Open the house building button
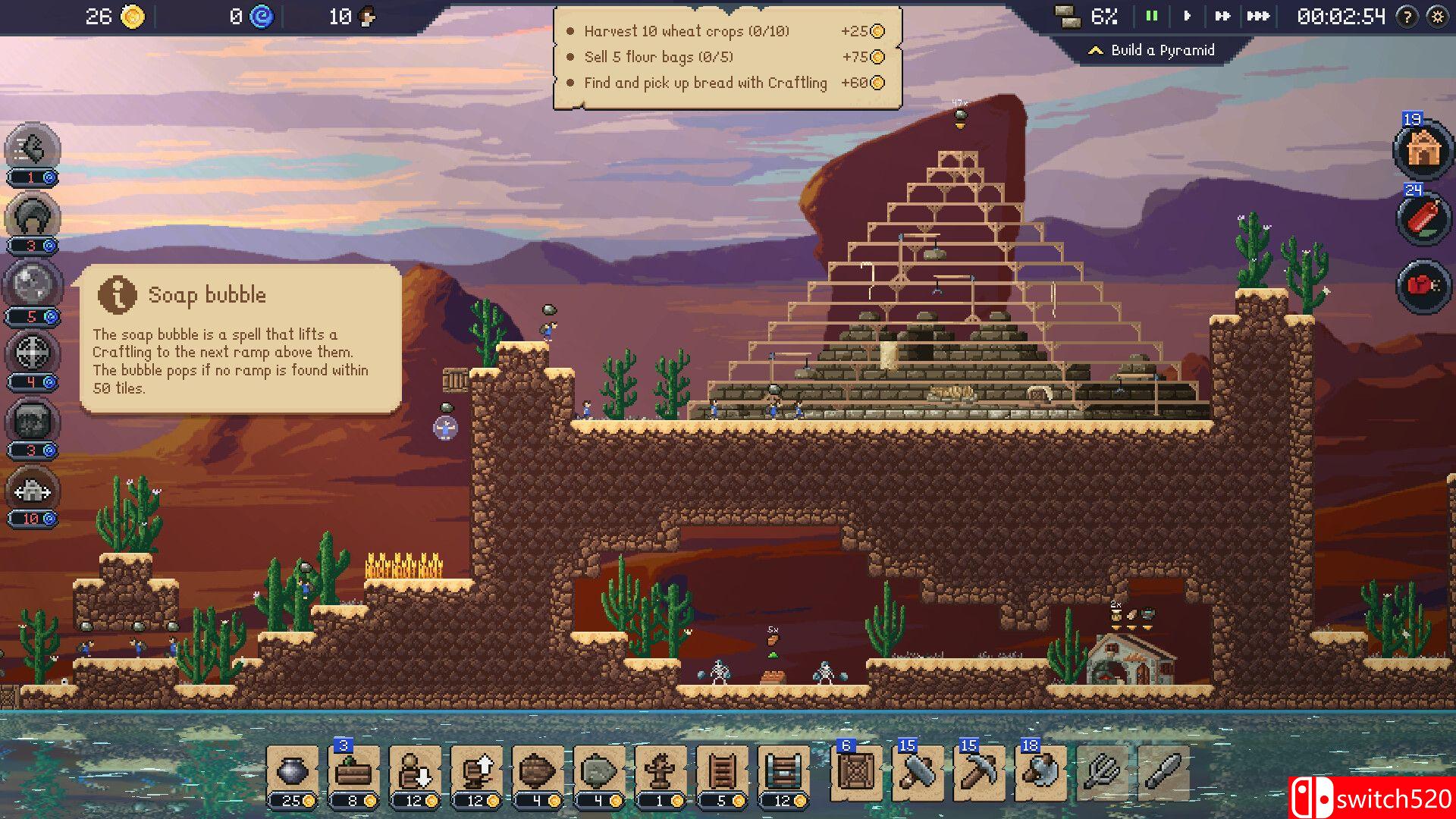This screenshot has height=819, width=1456. tap(1423, 149)
